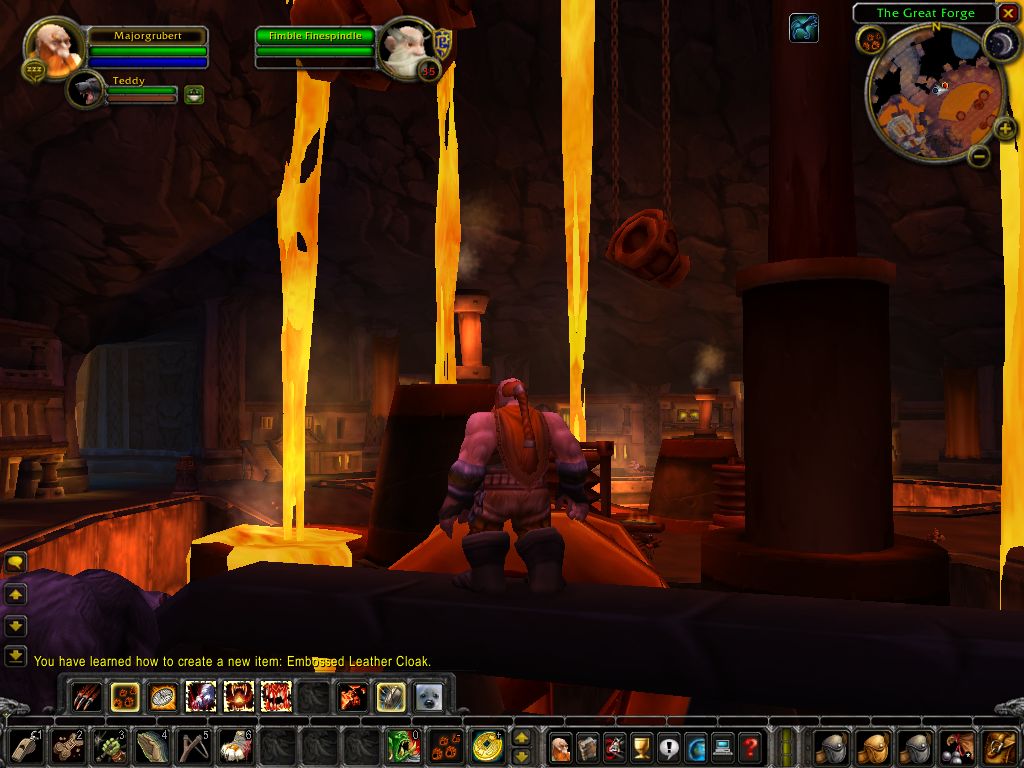Open the red question mark help button

pos(750,746)
